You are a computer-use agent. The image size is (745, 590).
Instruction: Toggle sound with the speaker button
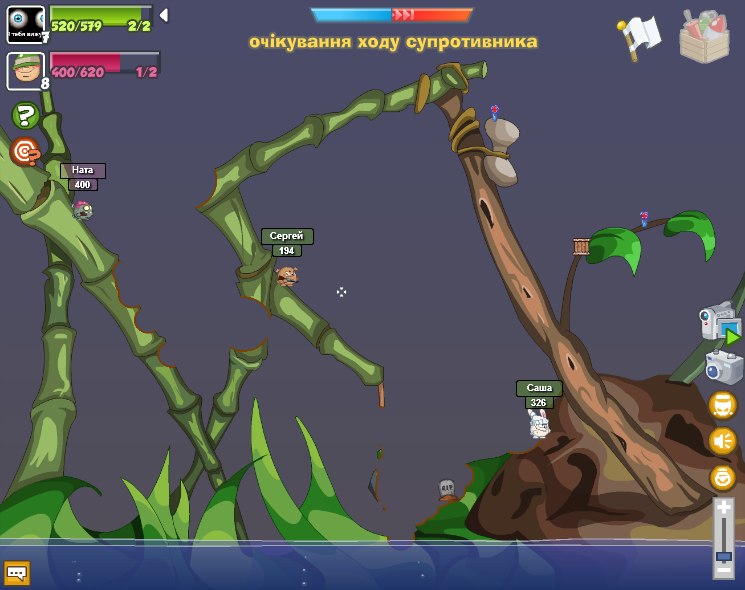(x=722, y=440)
